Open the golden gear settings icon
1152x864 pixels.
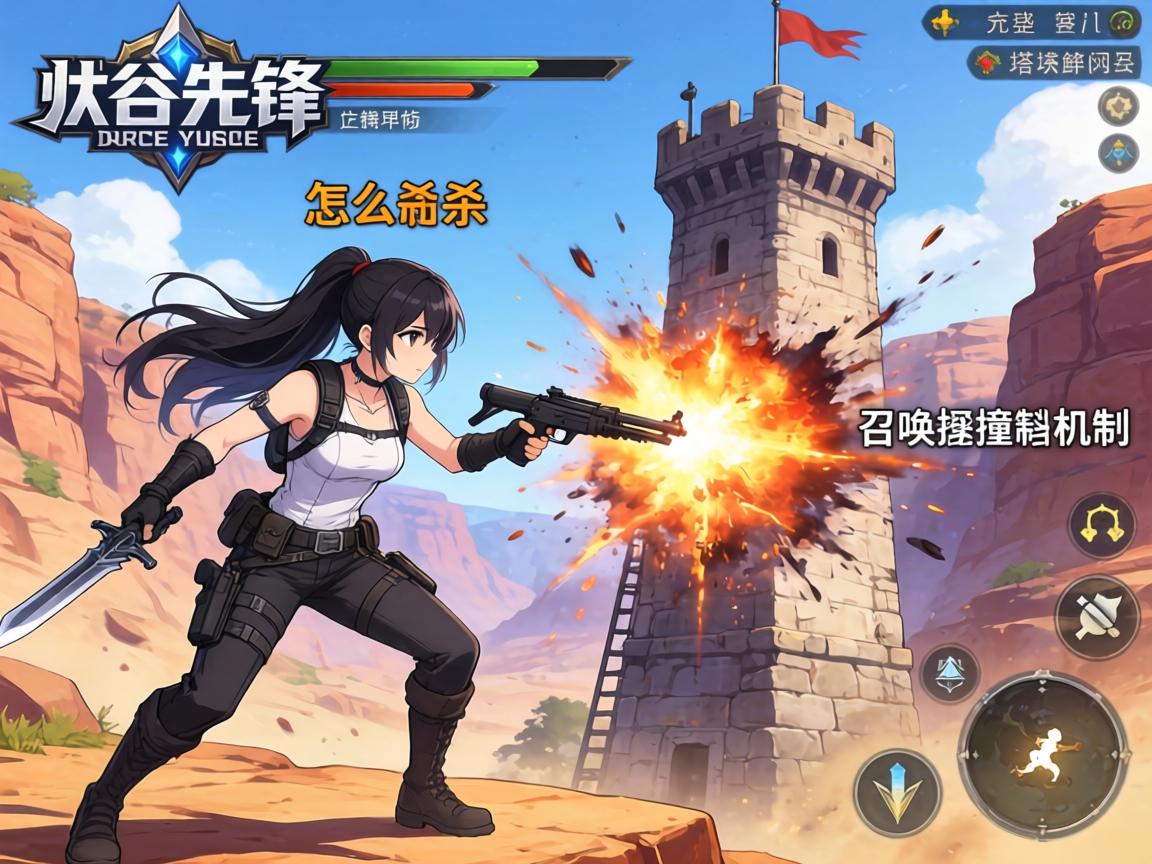(x=1118, y=106)
